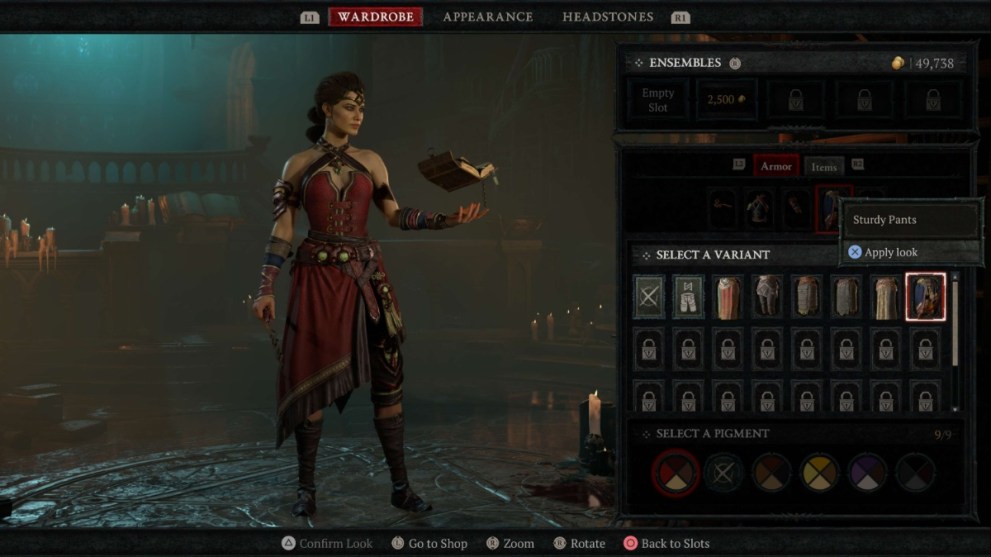991x557 pixels.
Task: Open the Headstones tab
Action: (607, 17)
